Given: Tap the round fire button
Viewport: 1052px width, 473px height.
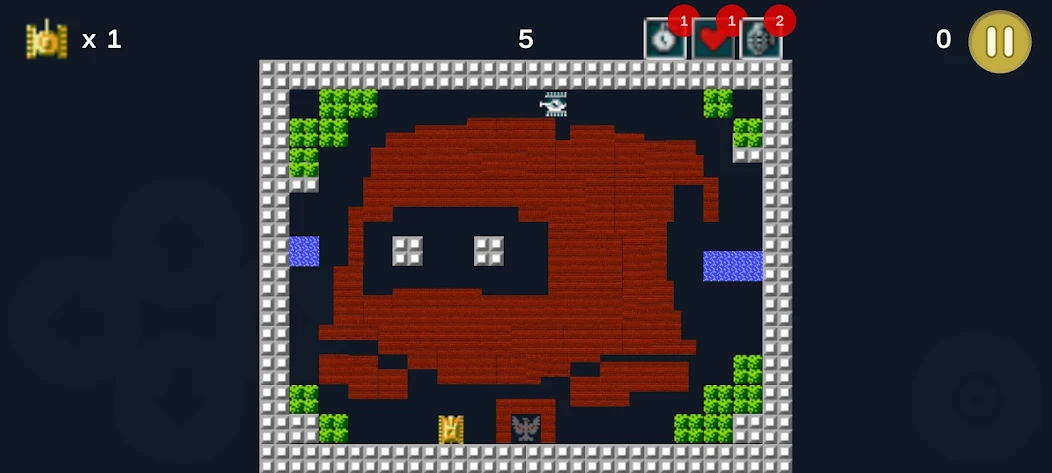Looking at the screenshot, I should point(975,398).
